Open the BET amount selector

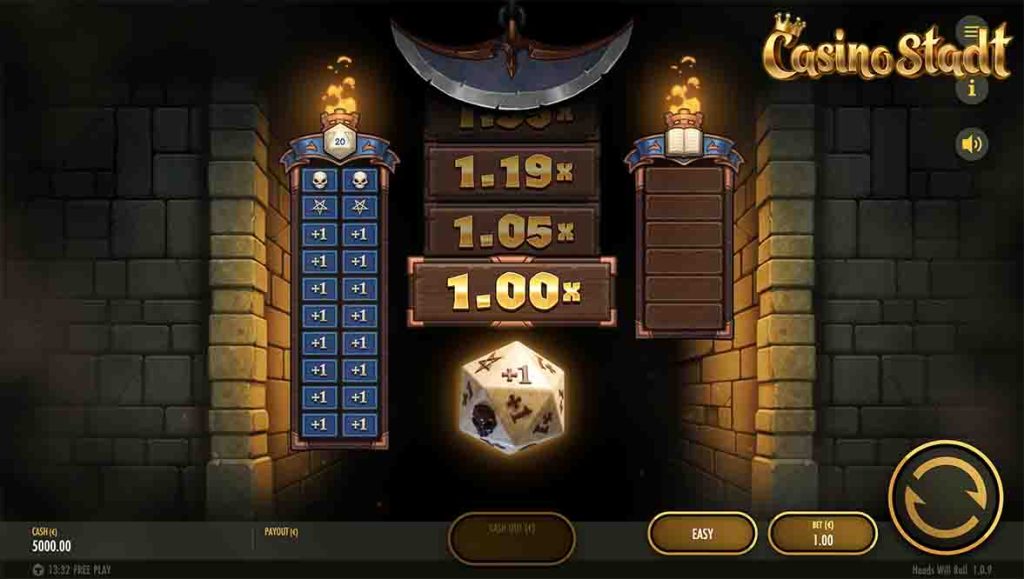821,534
